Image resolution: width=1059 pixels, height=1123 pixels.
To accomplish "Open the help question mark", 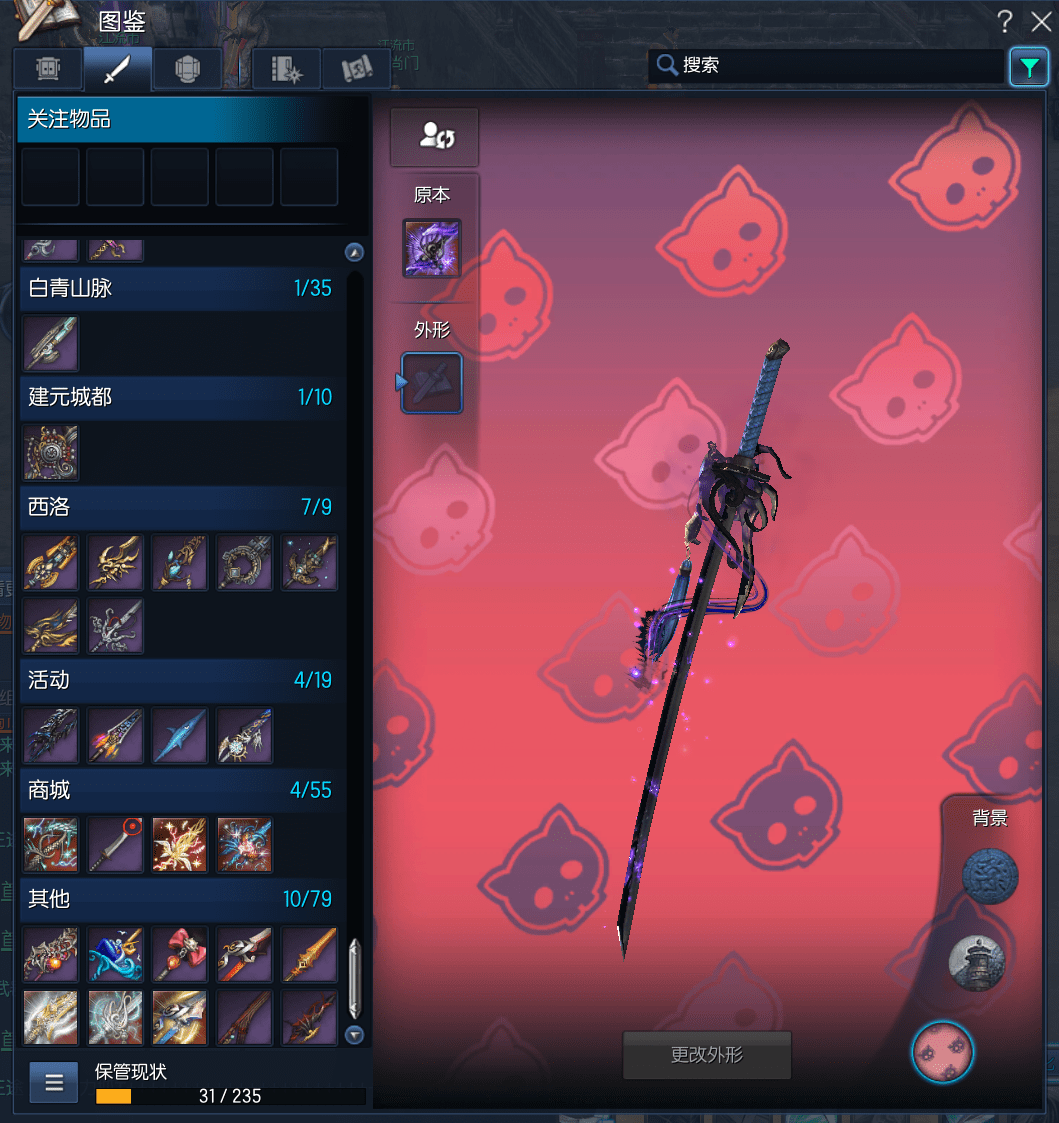I will (1005, 21).
